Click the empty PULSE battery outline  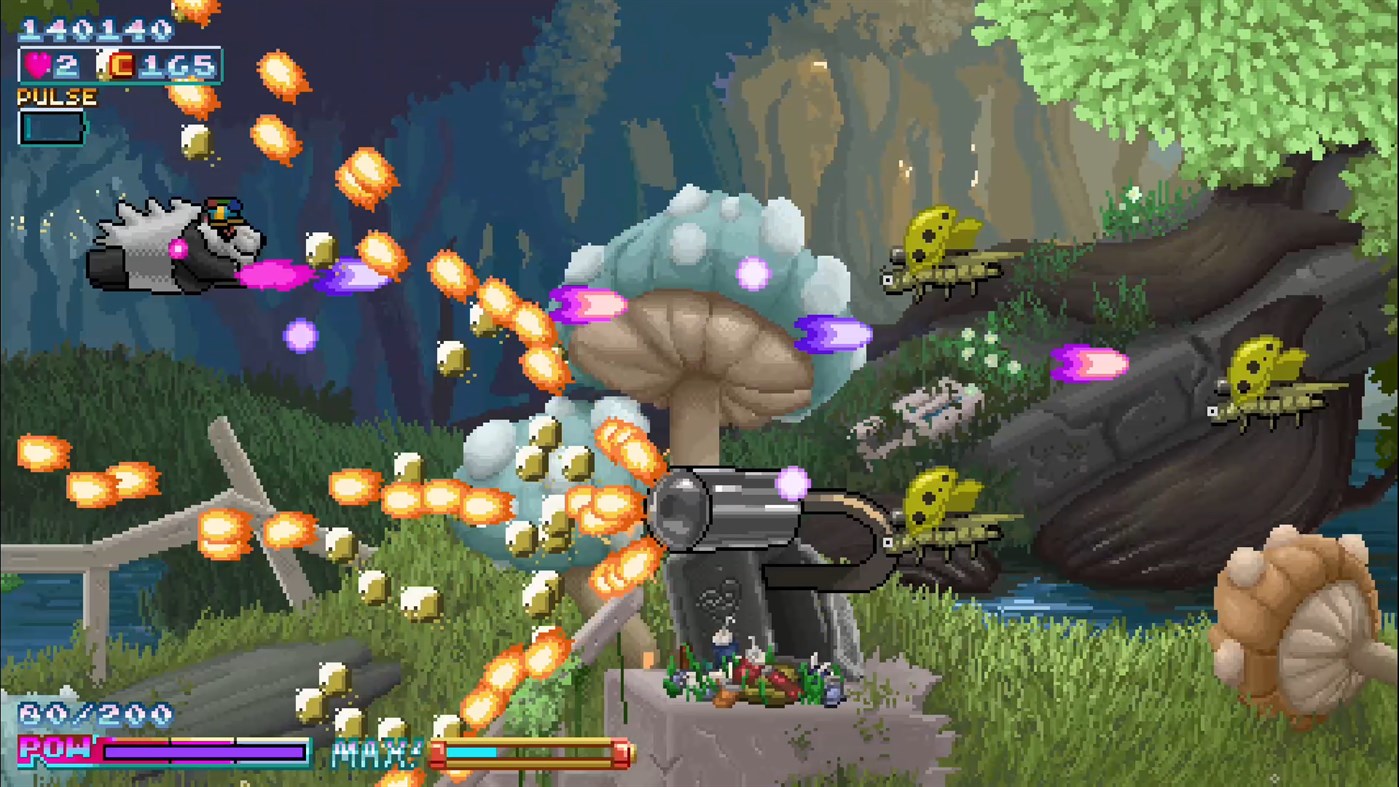(x=52, y=127)
